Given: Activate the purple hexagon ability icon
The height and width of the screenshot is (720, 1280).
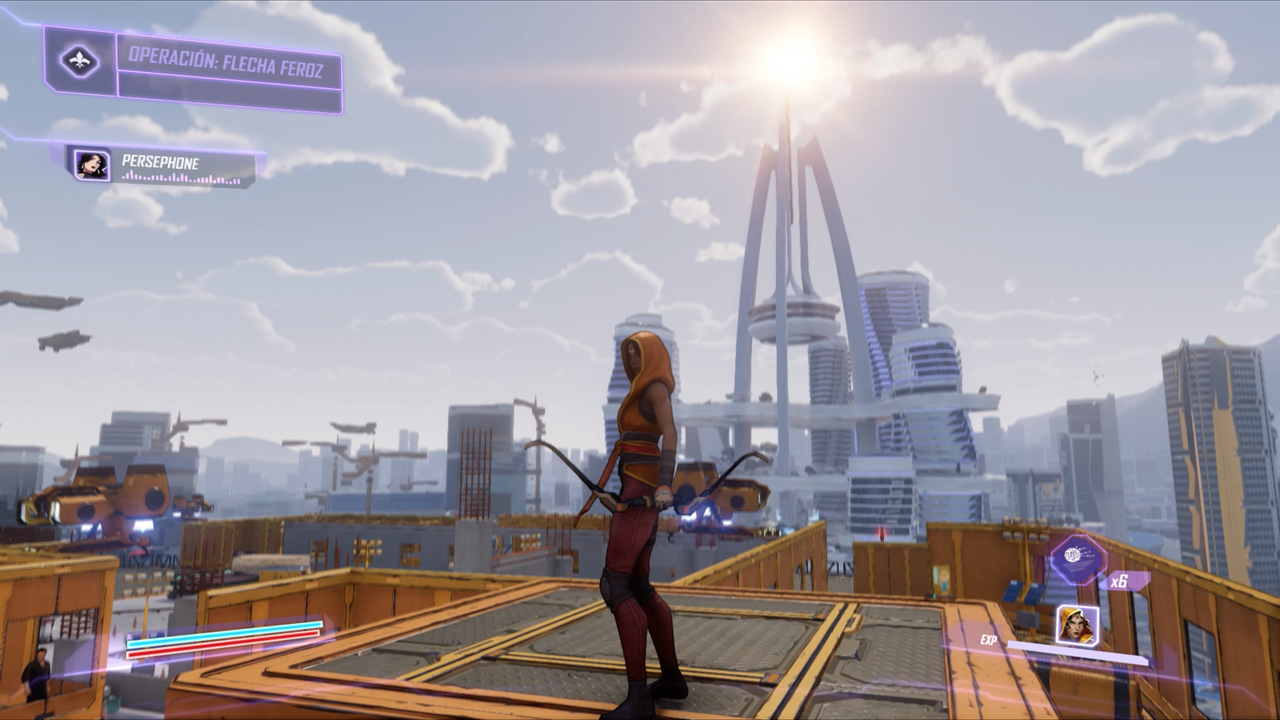Looking at the screenshot, I should coord(1077,557).
